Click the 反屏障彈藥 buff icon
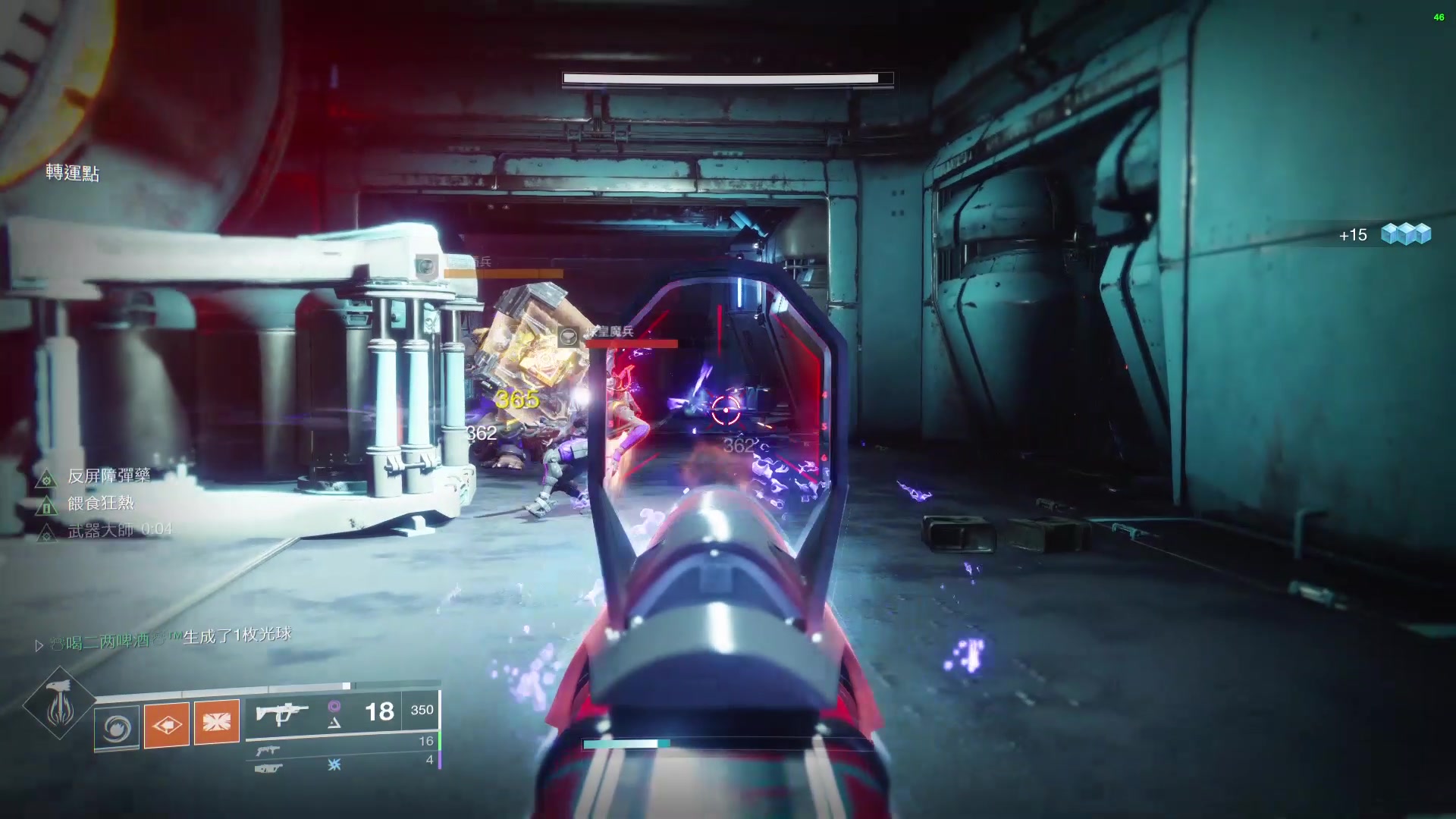Screen dimensions: 1456x819 coord(46,479)
